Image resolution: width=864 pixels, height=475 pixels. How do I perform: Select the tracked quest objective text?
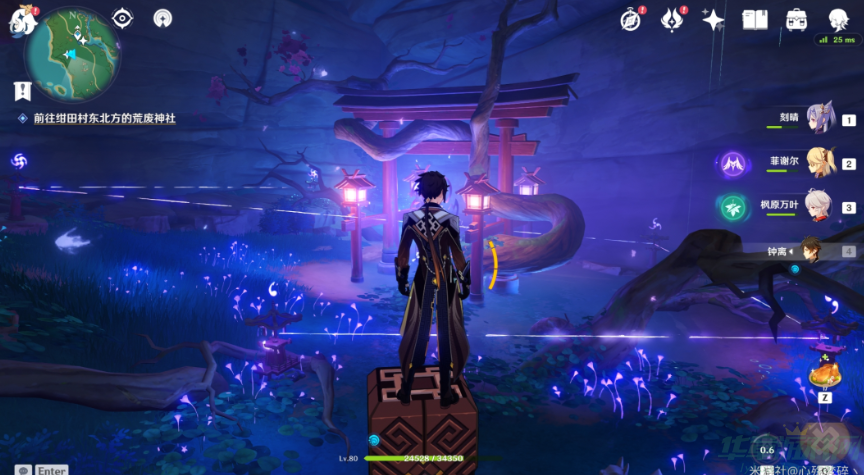104,118
